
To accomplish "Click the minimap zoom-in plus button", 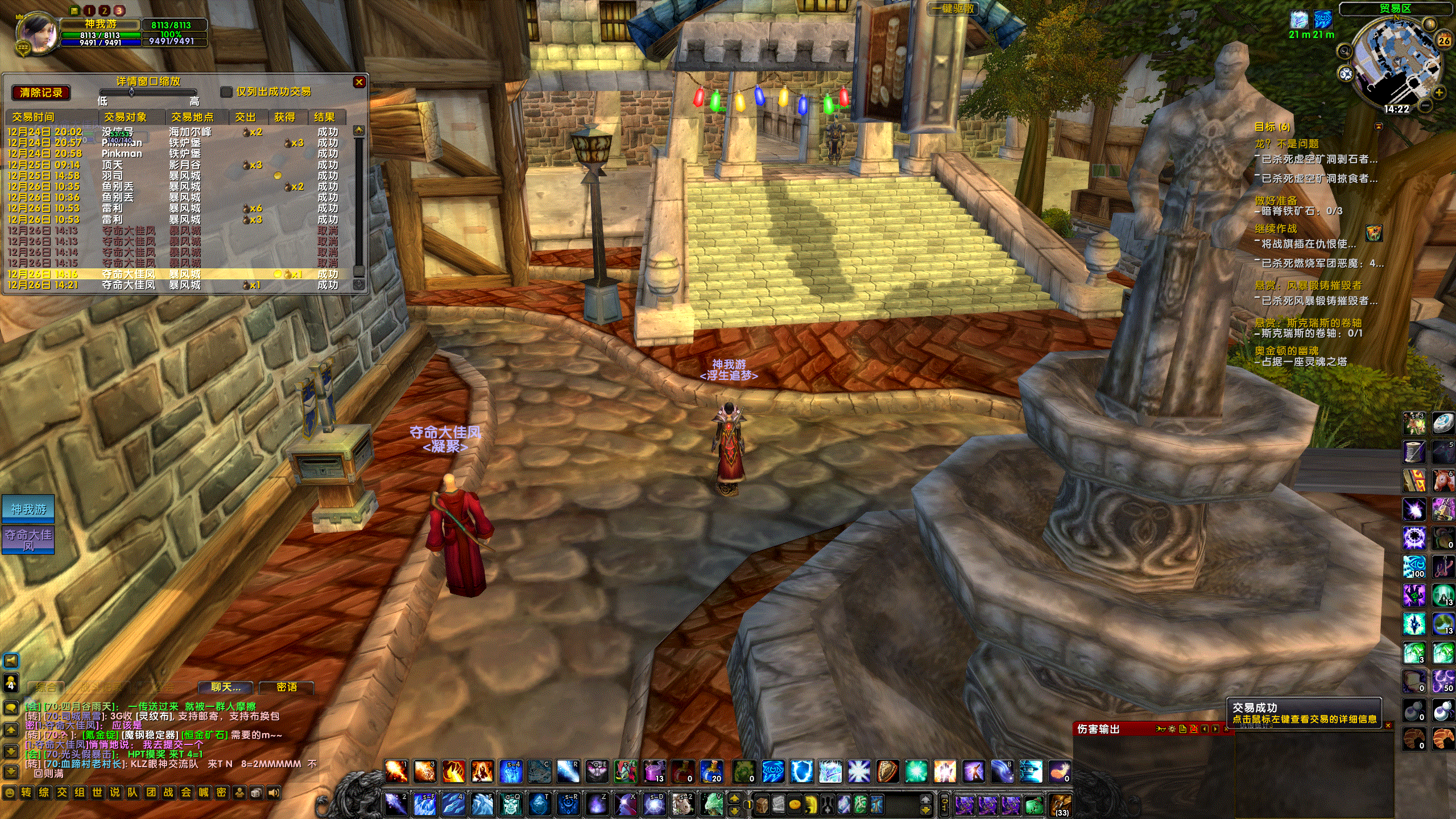I will point(1439,92).
